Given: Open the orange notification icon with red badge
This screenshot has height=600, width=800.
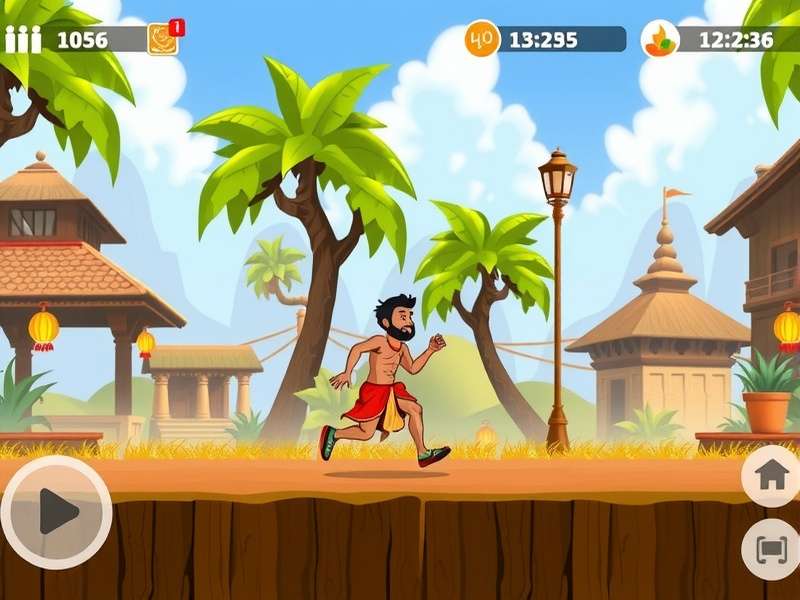Looking at the screenshot, I should point(163,38).
